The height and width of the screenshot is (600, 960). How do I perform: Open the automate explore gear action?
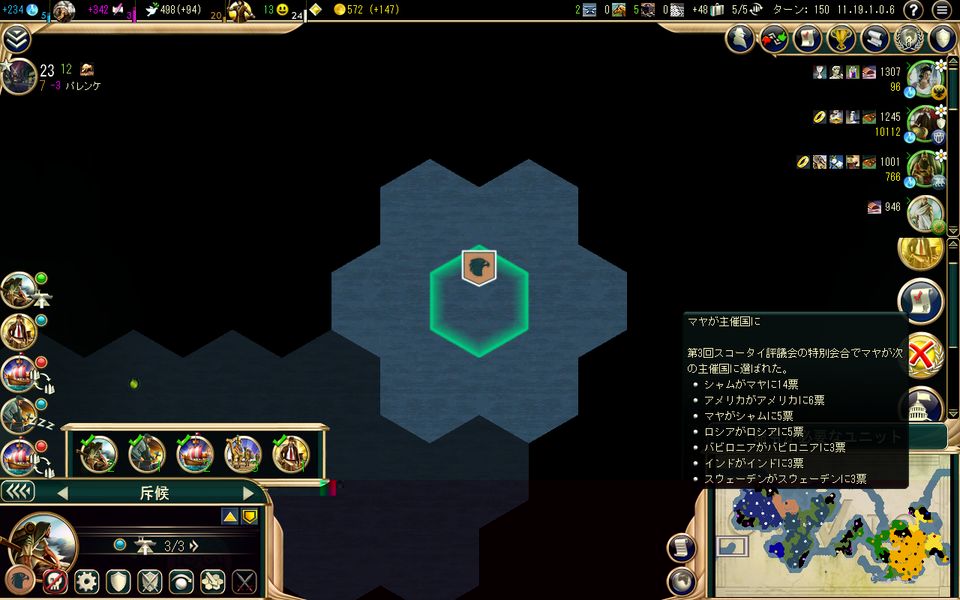87,581
